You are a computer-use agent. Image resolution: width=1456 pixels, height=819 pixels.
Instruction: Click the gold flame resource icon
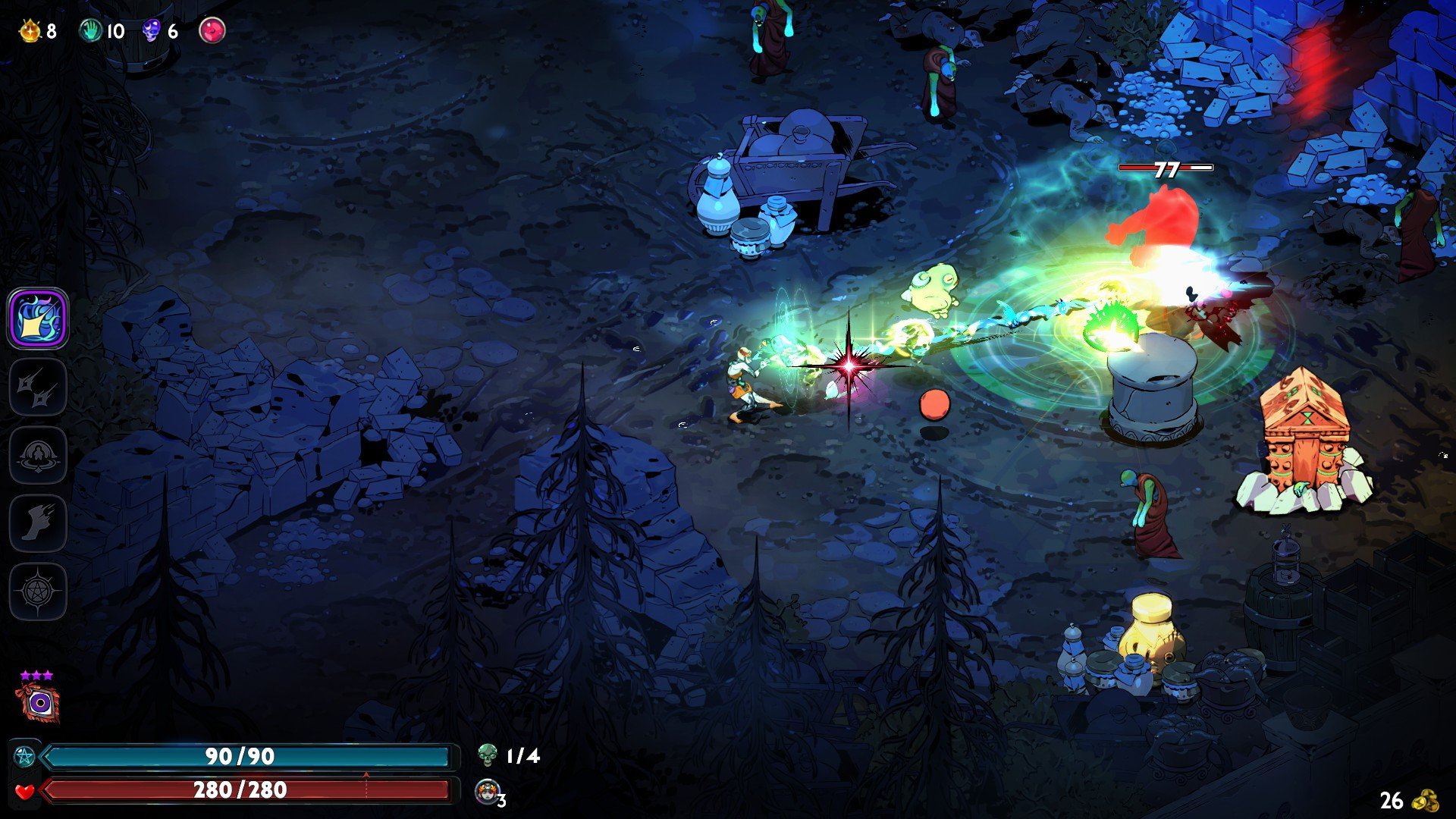tap(30, 31)
